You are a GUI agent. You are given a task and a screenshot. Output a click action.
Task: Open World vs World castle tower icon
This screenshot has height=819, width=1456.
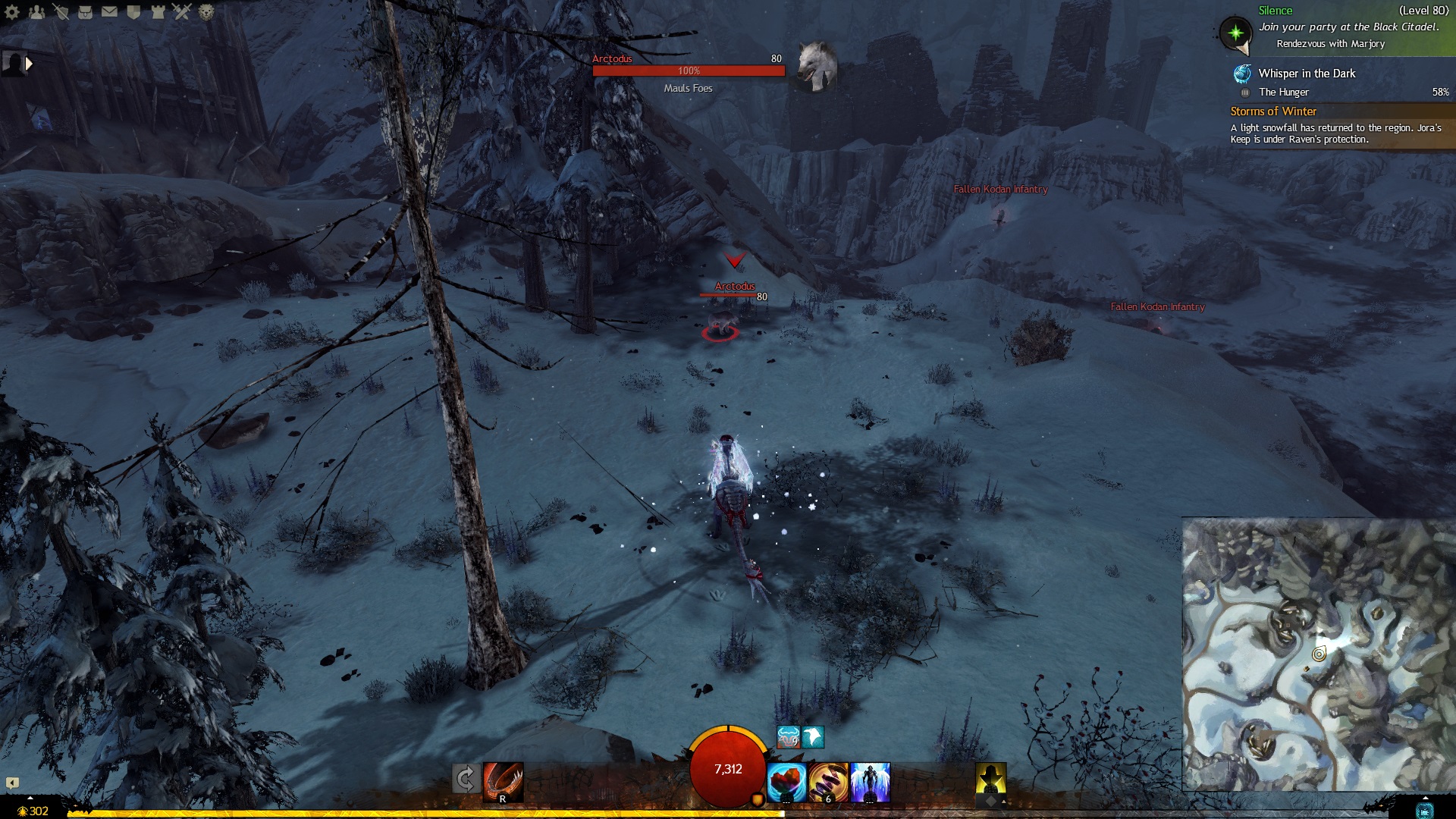(x=158, y=11)
